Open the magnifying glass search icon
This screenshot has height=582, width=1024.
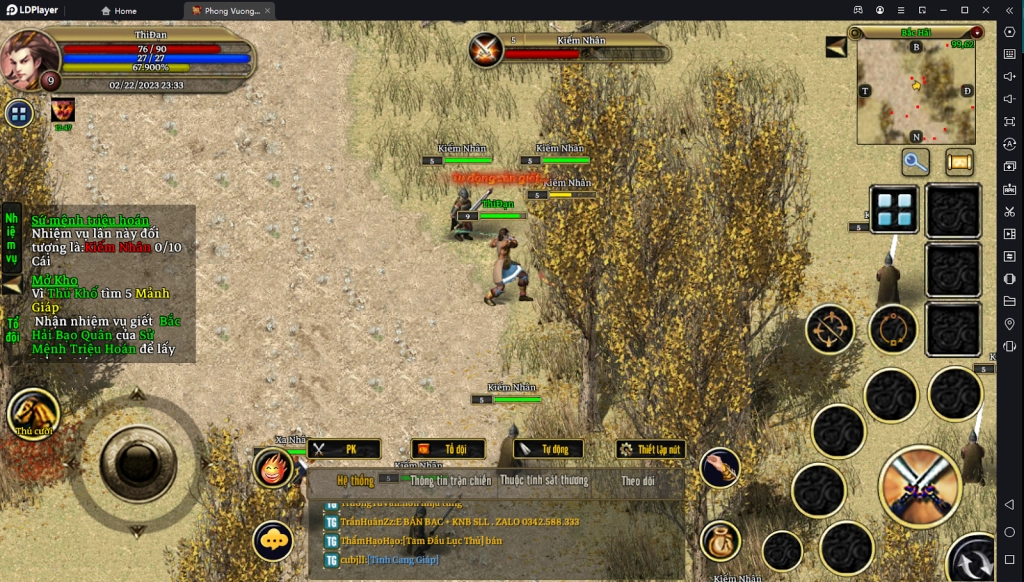pyautogui.click(x=916, y=162)
